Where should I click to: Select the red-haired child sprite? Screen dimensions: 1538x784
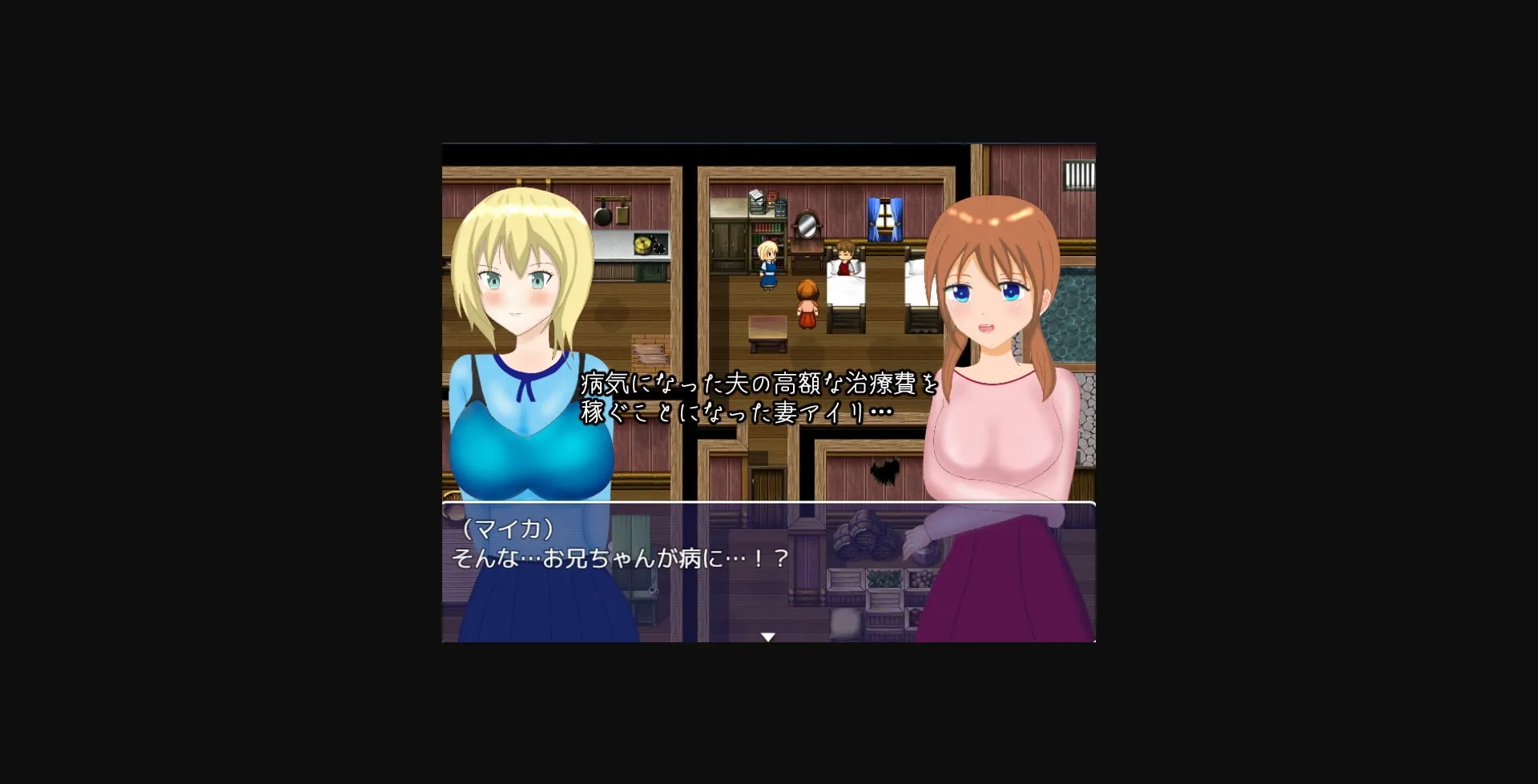pyautogui.click(x=807, y=303)
